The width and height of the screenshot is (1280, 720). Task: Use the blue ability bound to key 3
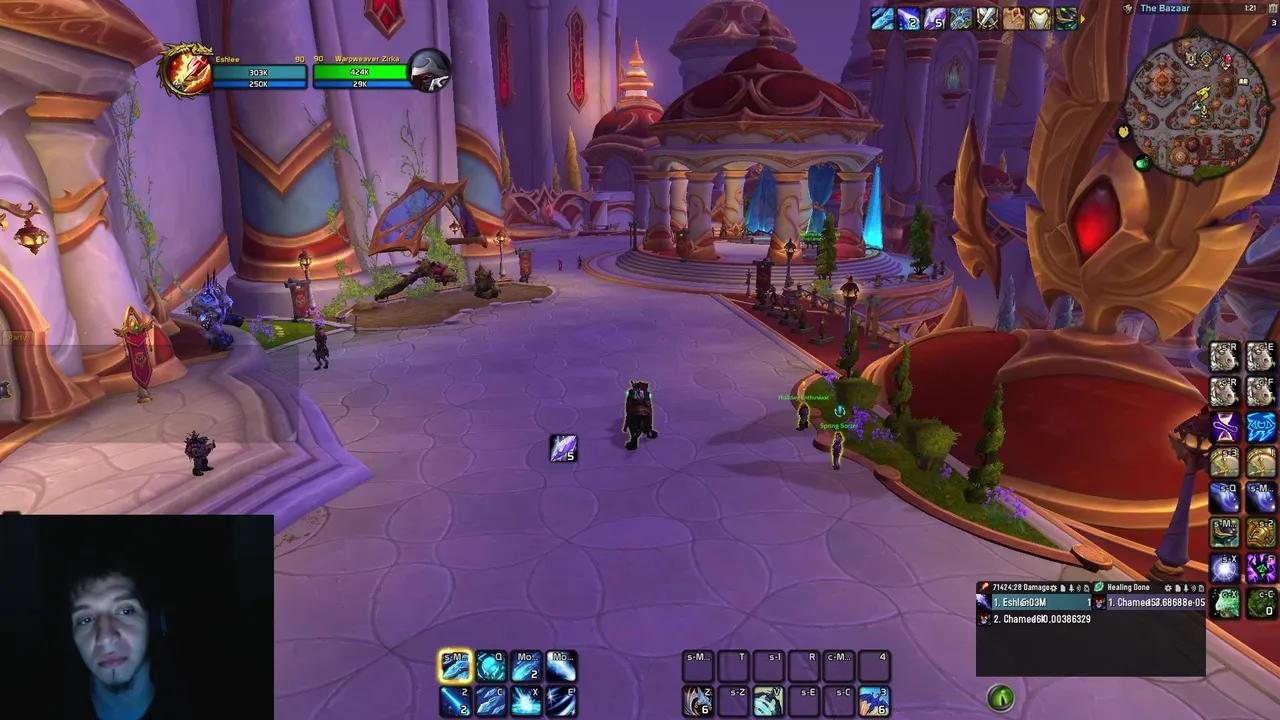pos(873,701)
